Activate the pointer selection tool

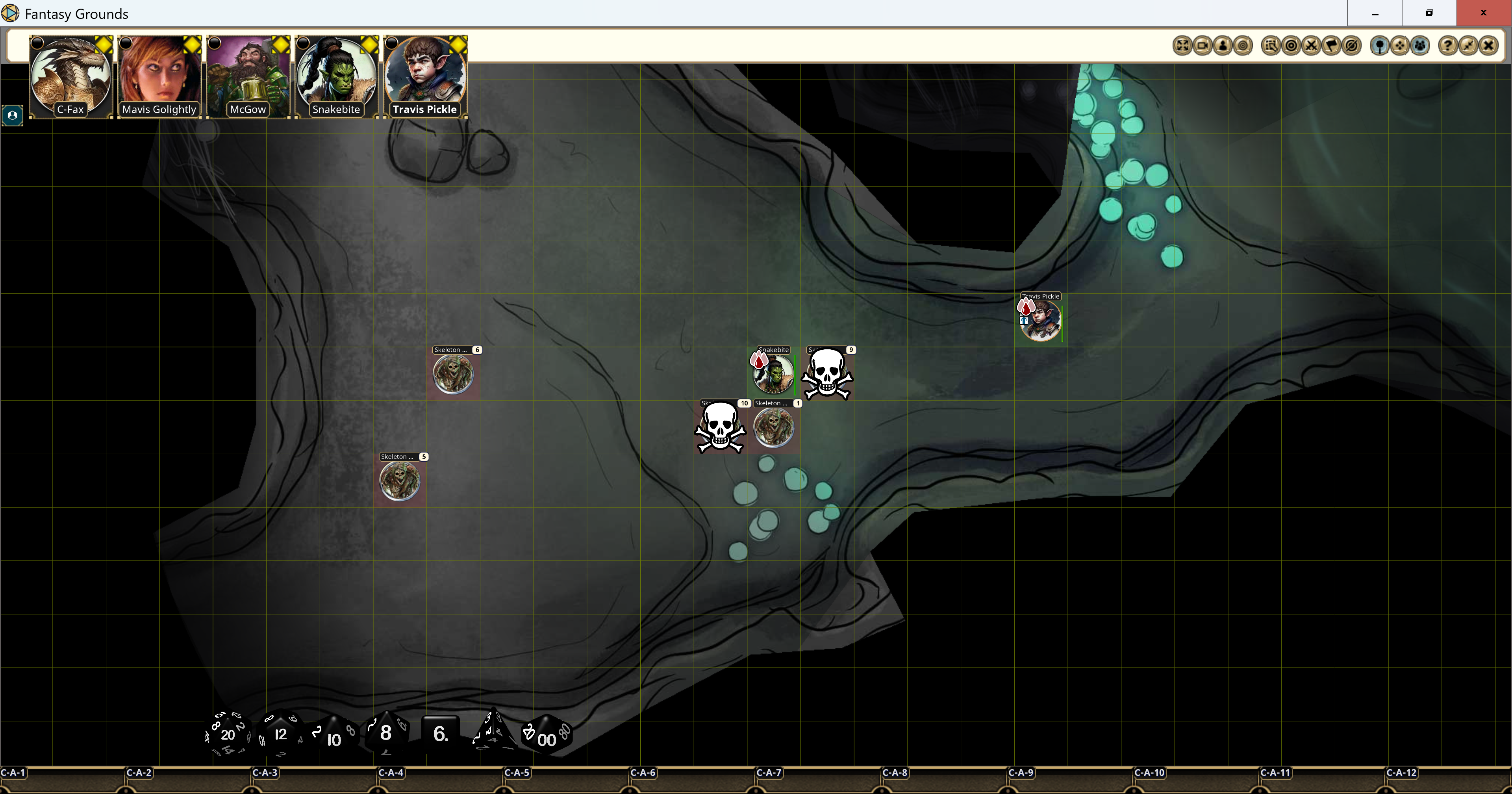coord(1272,45)
